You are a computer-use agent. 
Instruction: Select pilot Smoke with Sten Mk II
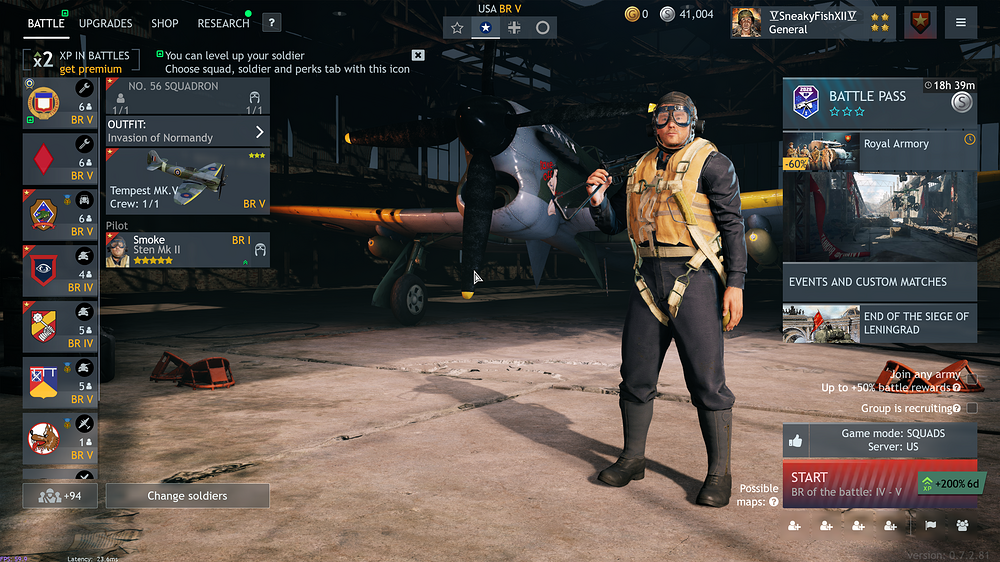(x=187, y=250)
